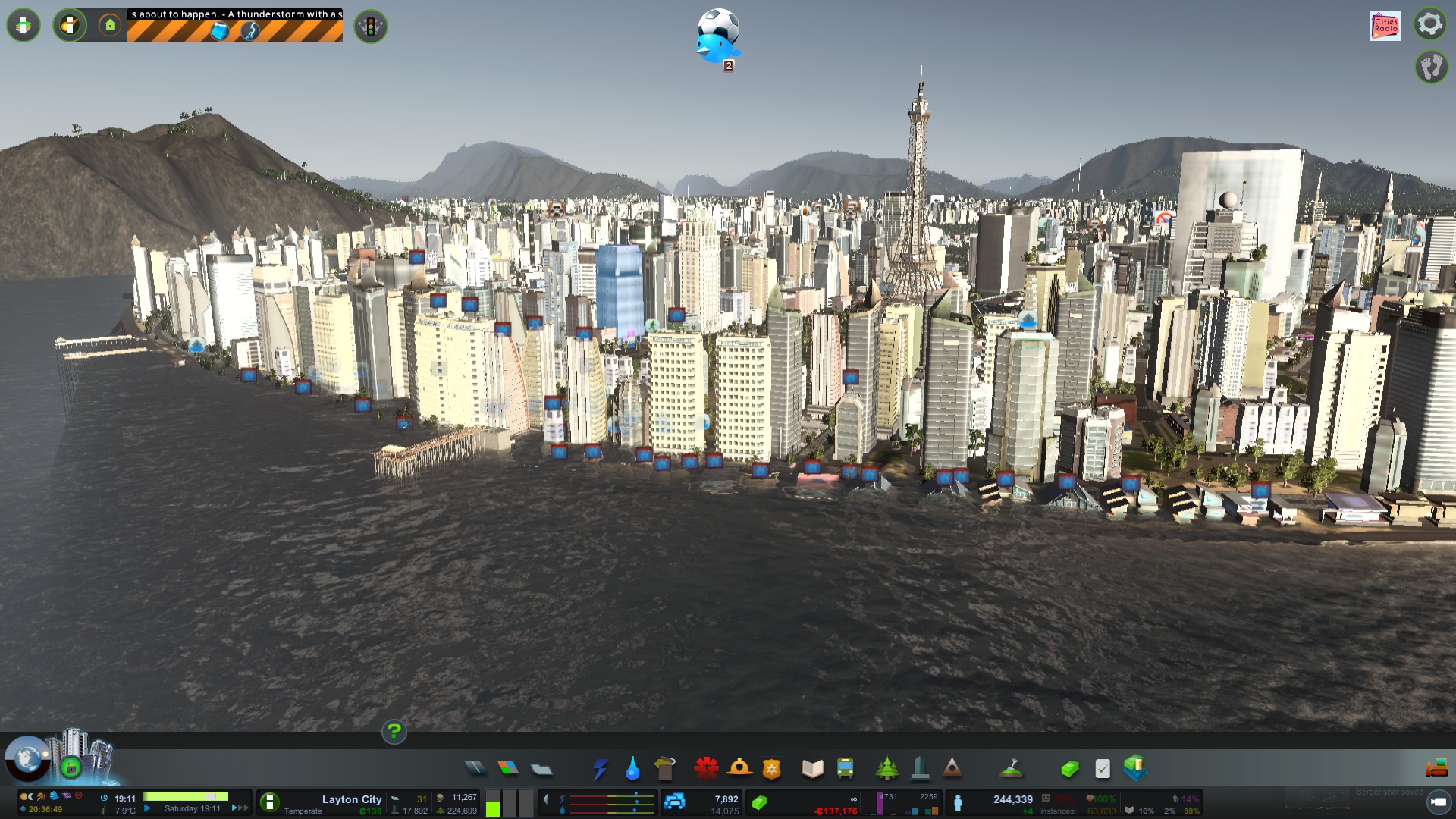Open the Roads build menu

pyautogui.click(x=475, y=768)
